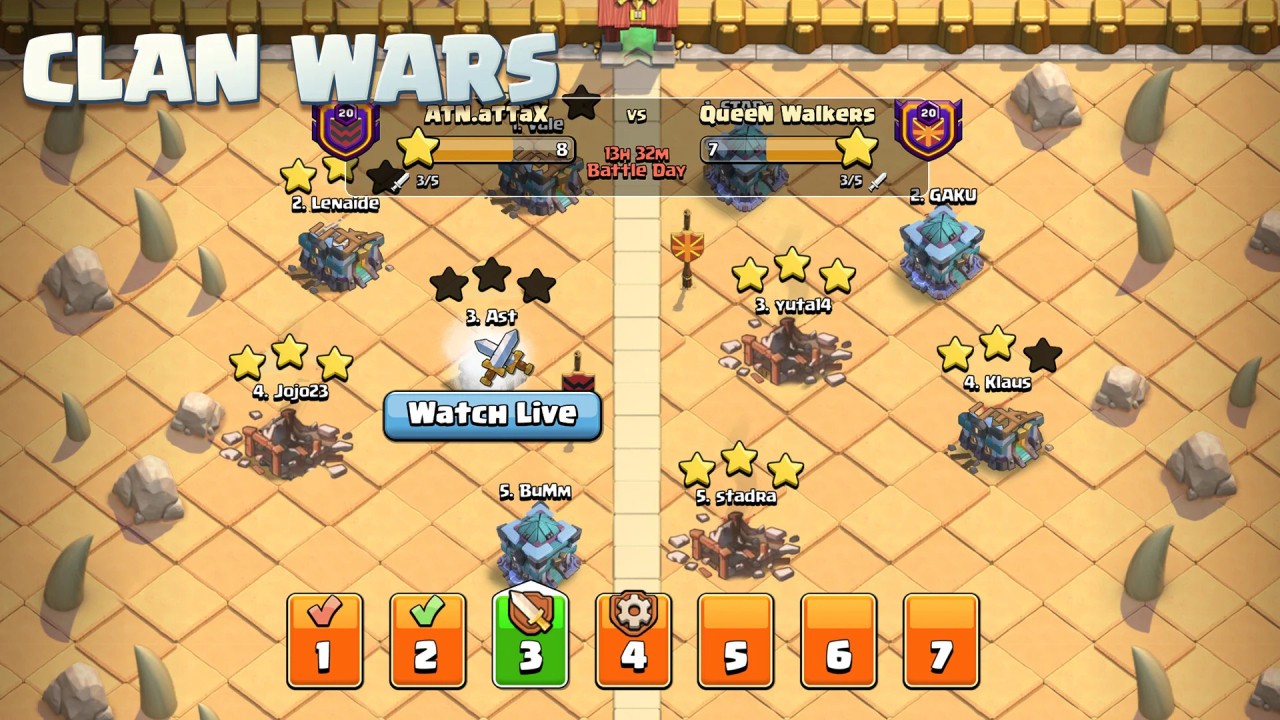Click the Watch Live button
The width and height of the screenshot is (1280, 720).
coord(492,415)
